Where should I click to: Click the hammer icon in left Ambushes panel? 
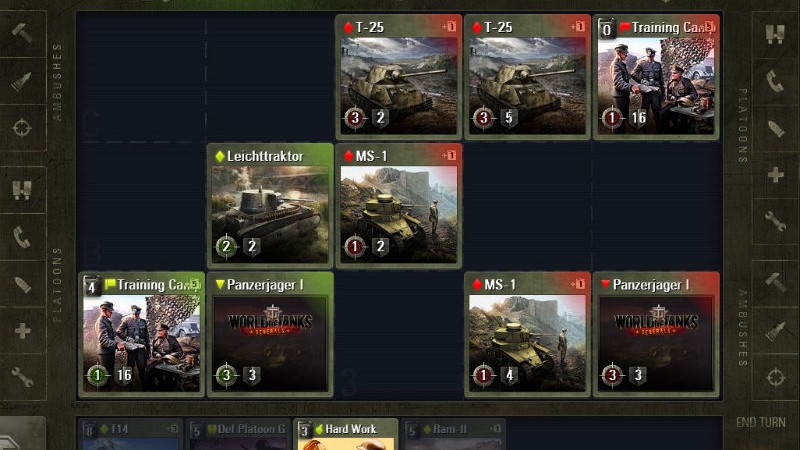coord(22,33)
